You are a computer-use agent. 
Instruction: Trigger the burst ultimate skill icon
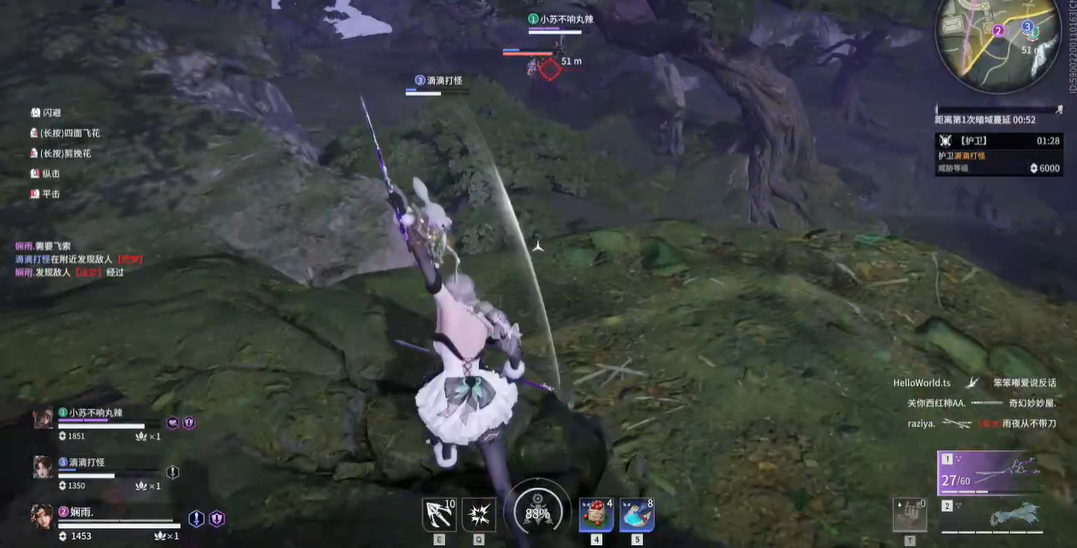(479, 514)
